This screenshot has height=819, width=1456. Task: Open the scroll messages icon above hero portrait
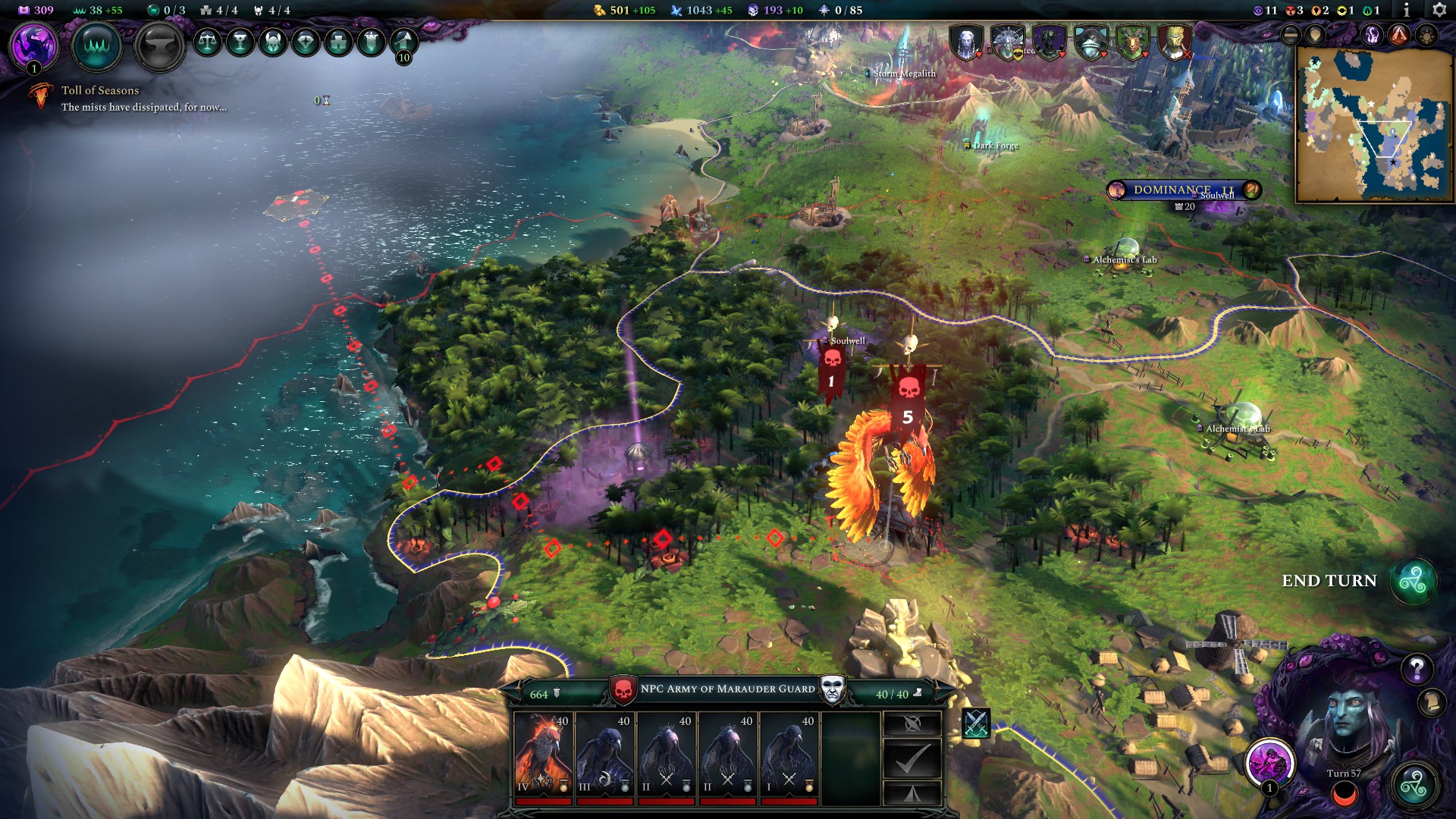1432,703
